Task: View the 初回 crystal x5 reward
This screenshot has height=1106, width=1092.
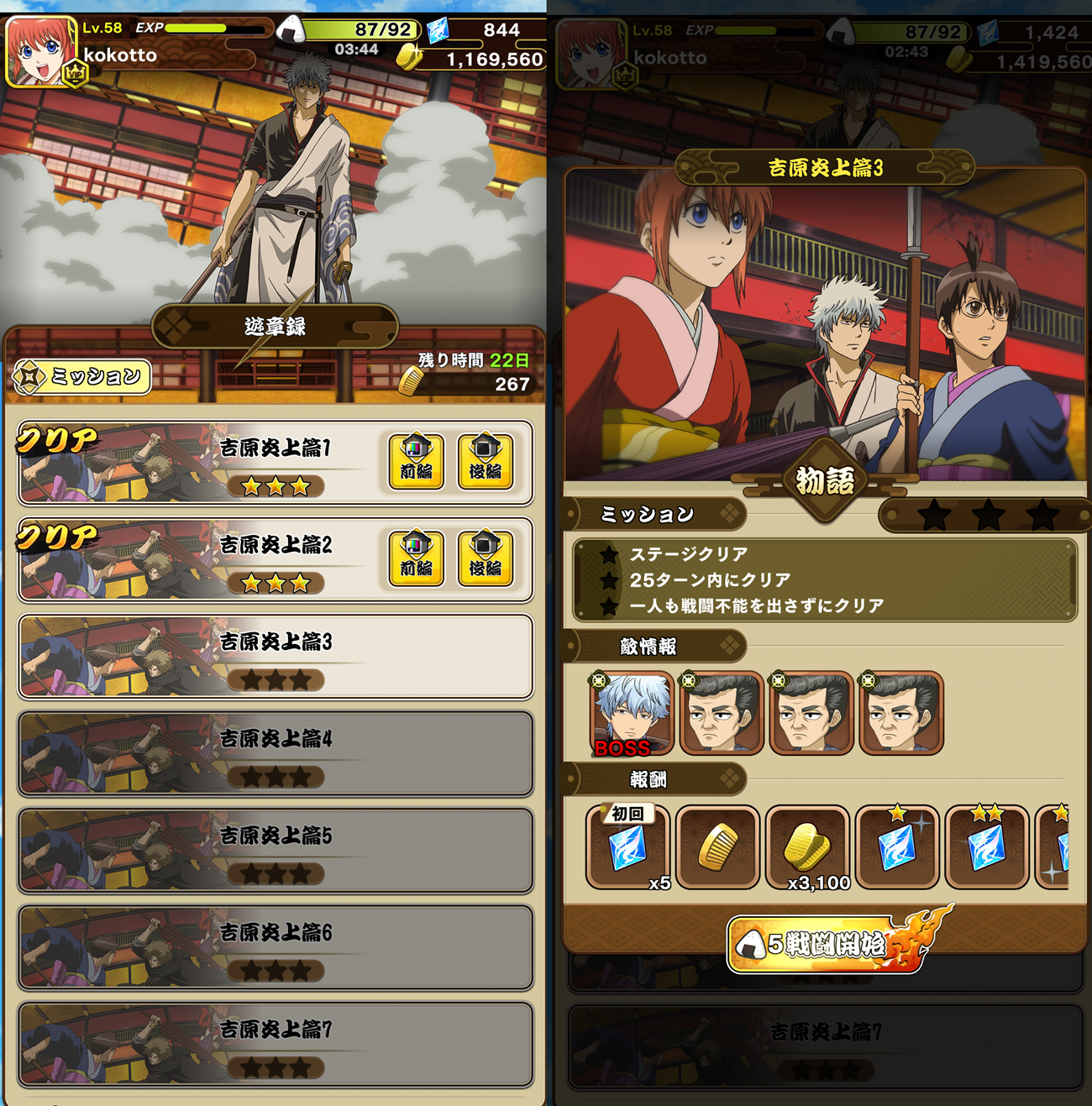Action: (x=628, y=847)
